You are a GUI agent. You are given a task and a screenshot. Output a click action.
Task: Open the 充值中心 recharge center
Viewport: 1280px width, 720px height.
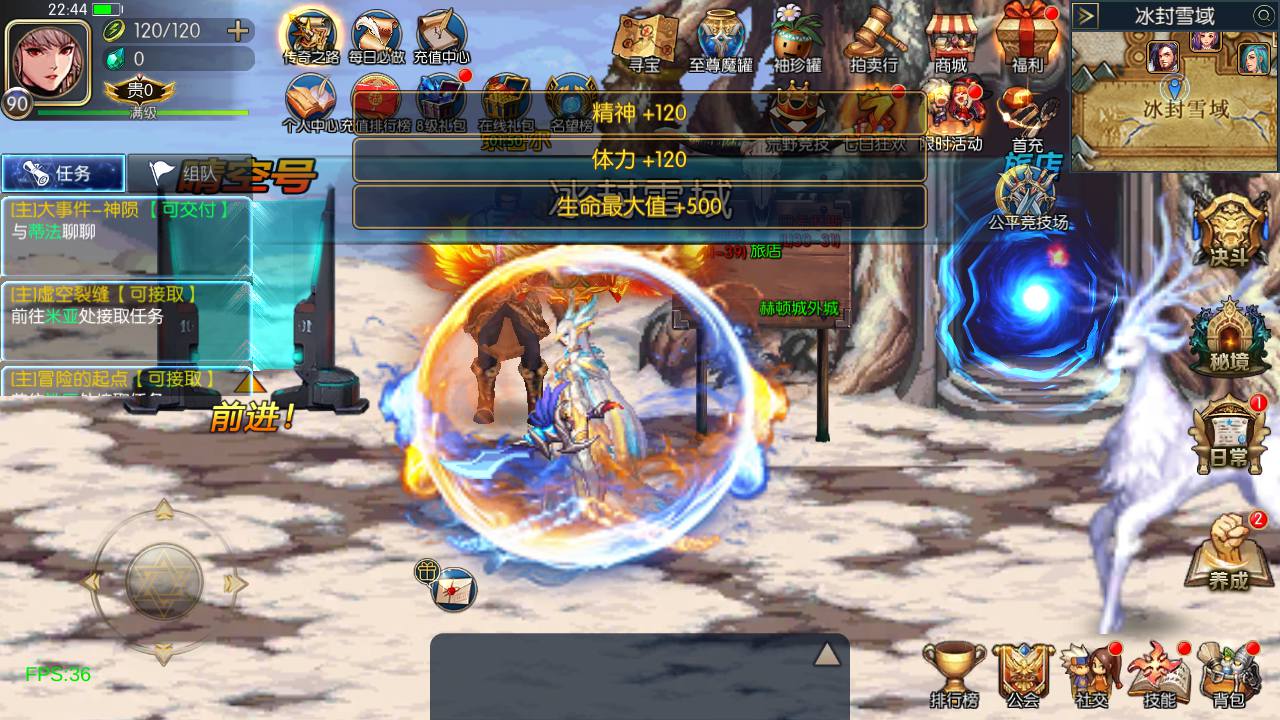click(441, 38)
